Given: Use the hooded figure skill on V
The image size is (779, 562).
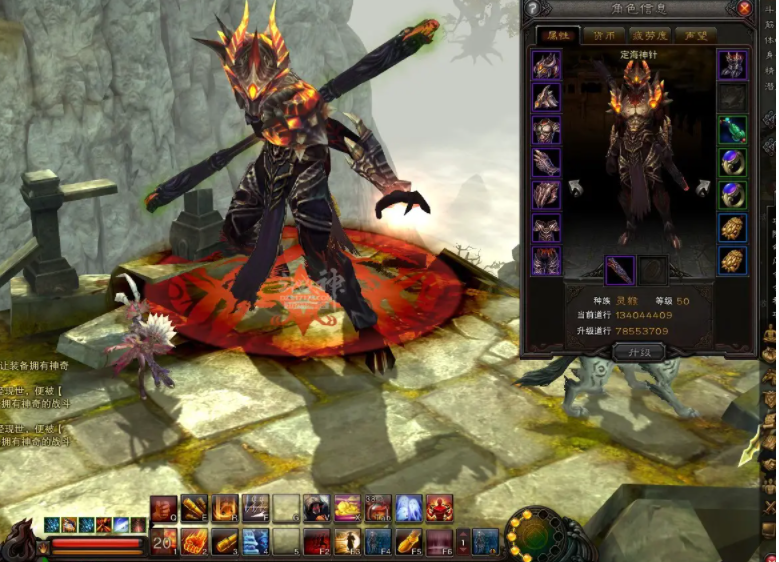Looking at the screenshot, I should [x=317, y=508].
